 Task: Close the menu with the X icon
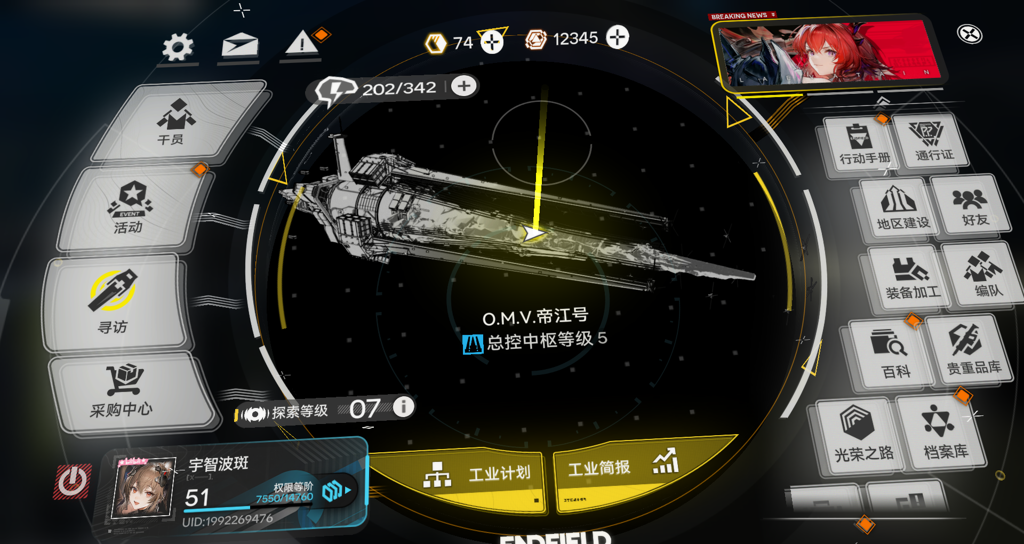(x=969, y=34)
